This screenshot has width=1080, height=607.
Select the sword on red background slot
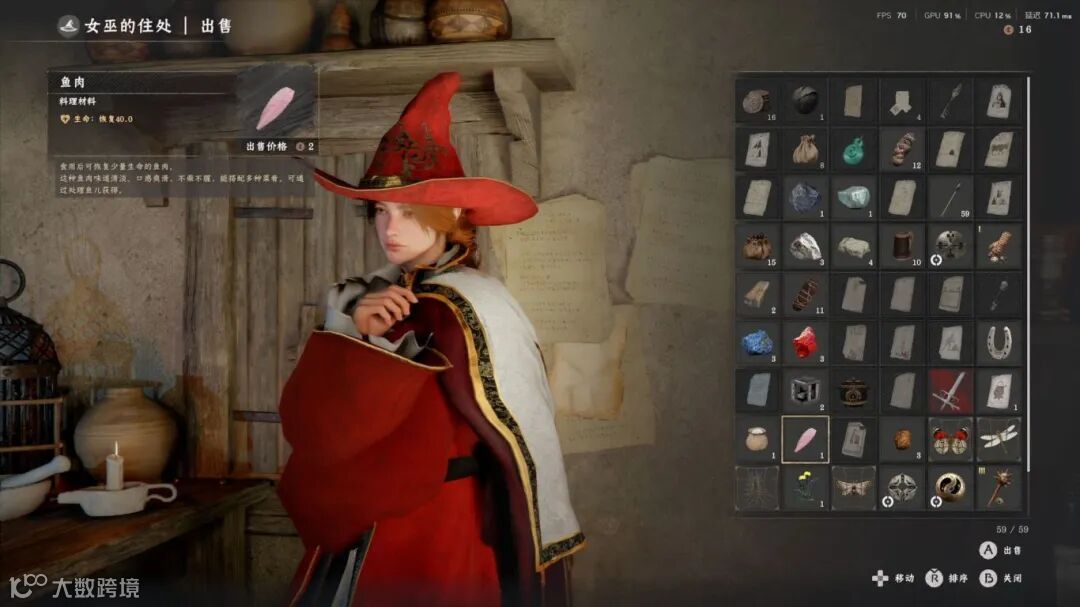coord(950,390)
